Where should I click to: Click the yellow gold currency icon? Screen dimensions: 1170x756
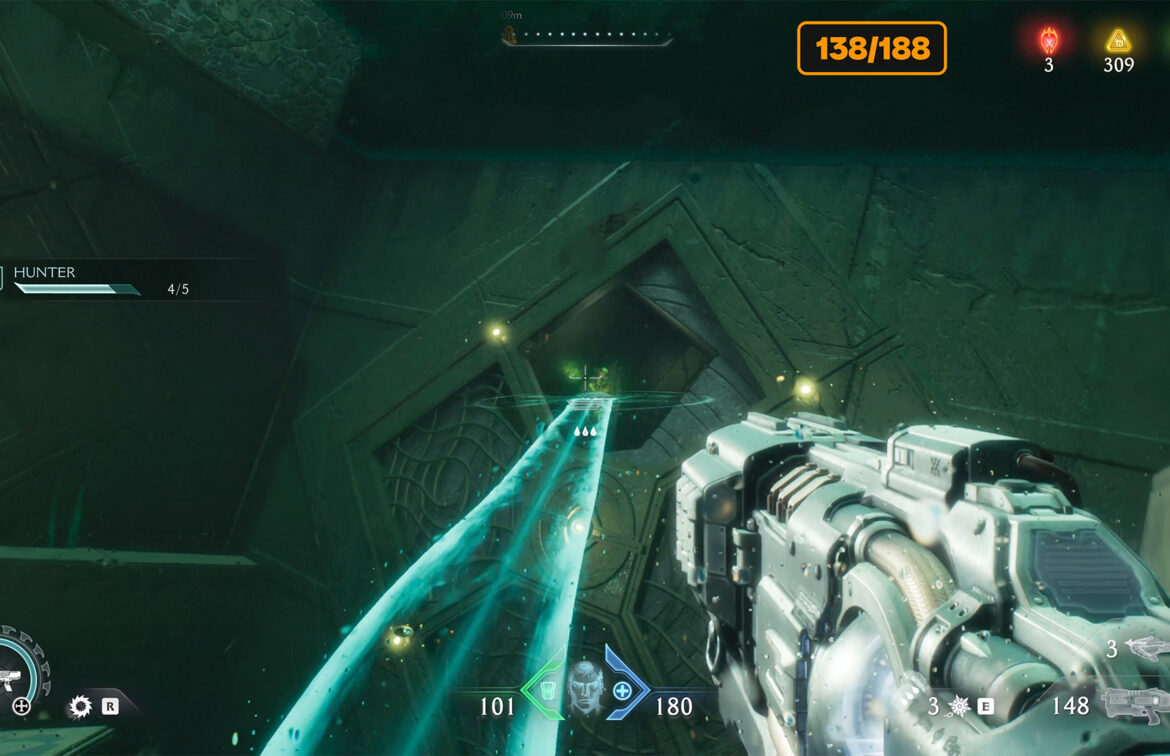coord(1117,41)
